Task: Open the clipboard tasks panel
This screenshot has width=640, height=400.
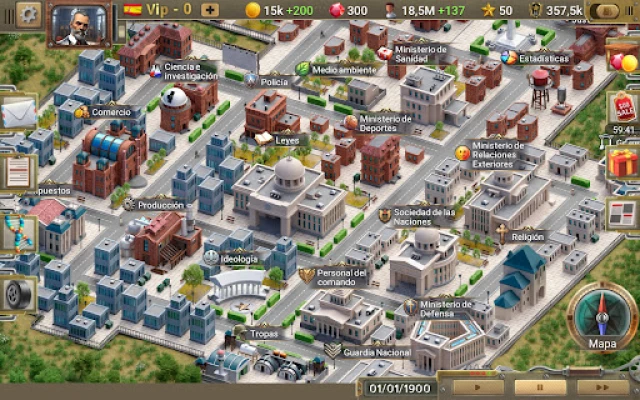Action: point(17,171)
